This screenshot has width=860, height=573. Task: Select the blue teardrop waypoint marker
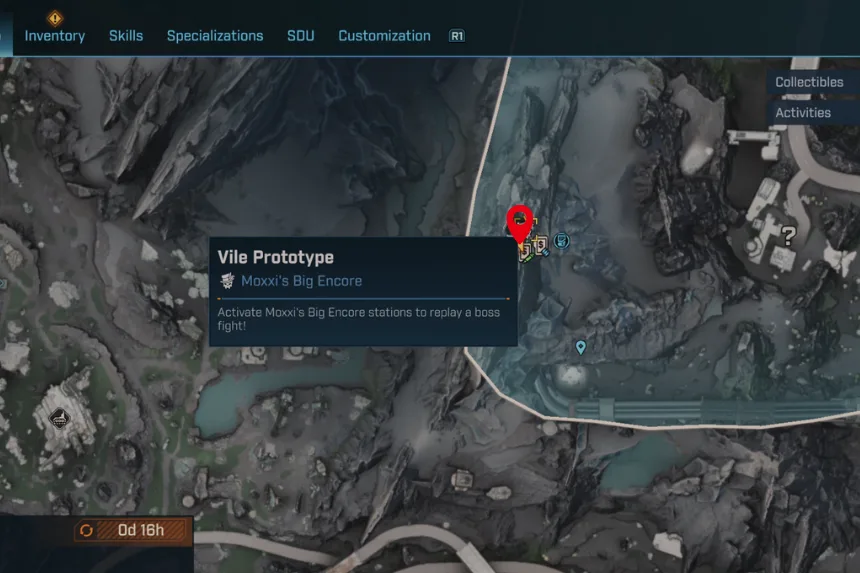click(x=580, y=347)
